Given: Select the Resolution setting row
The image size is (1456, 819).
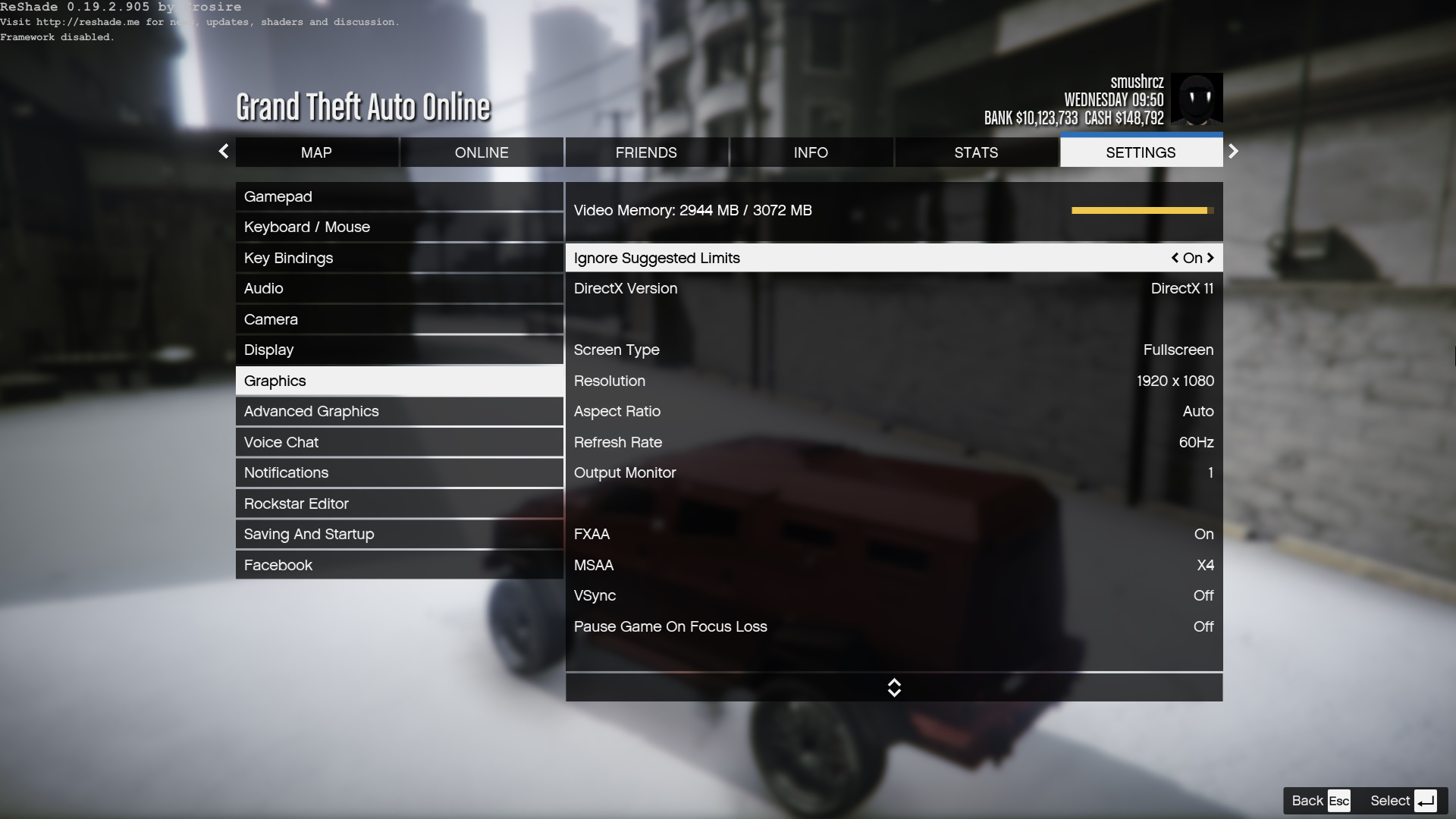Looking at the screenshot, I should point(893,381).
